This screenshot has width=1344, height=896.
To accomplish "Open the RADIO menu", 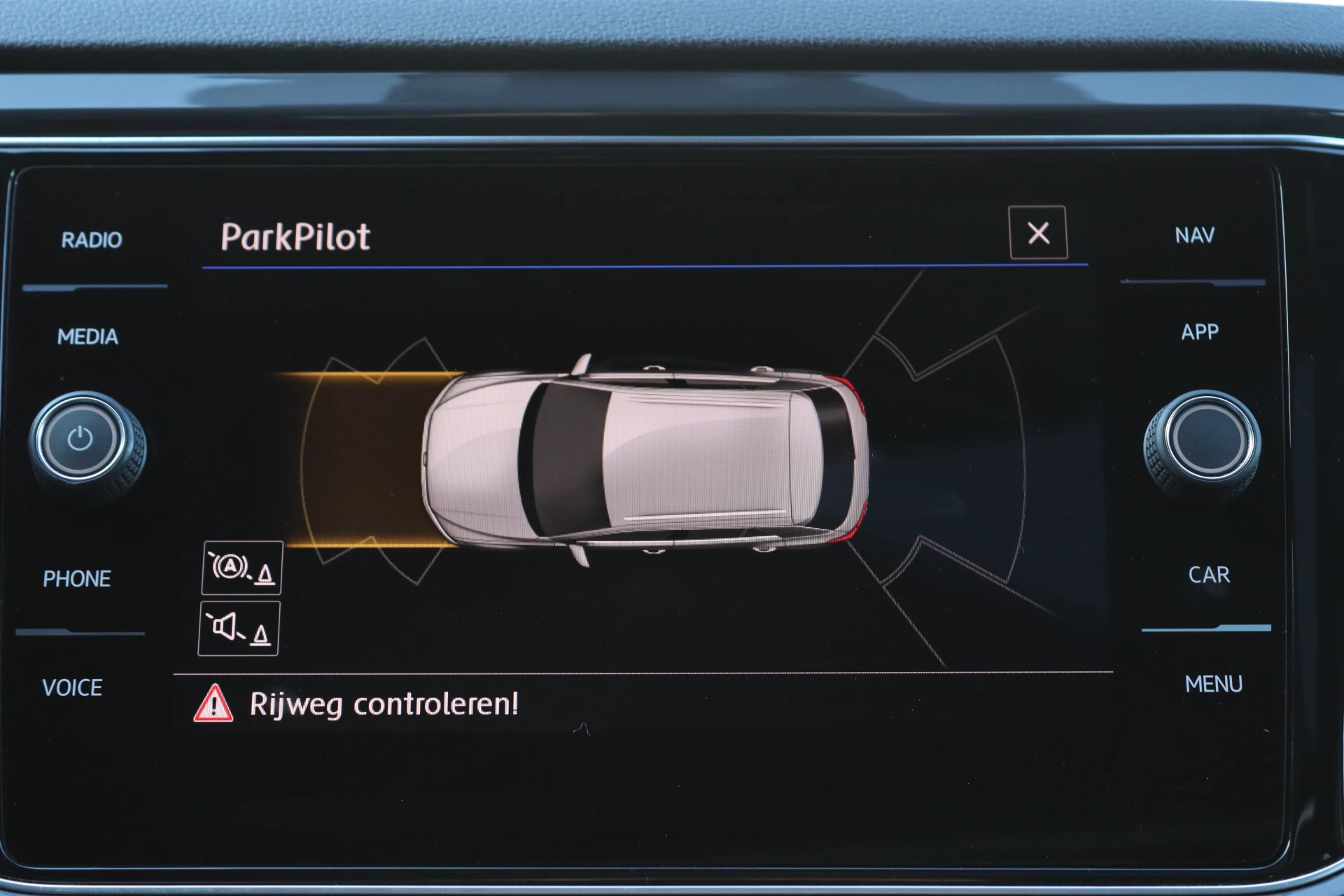I will (92, 240).
